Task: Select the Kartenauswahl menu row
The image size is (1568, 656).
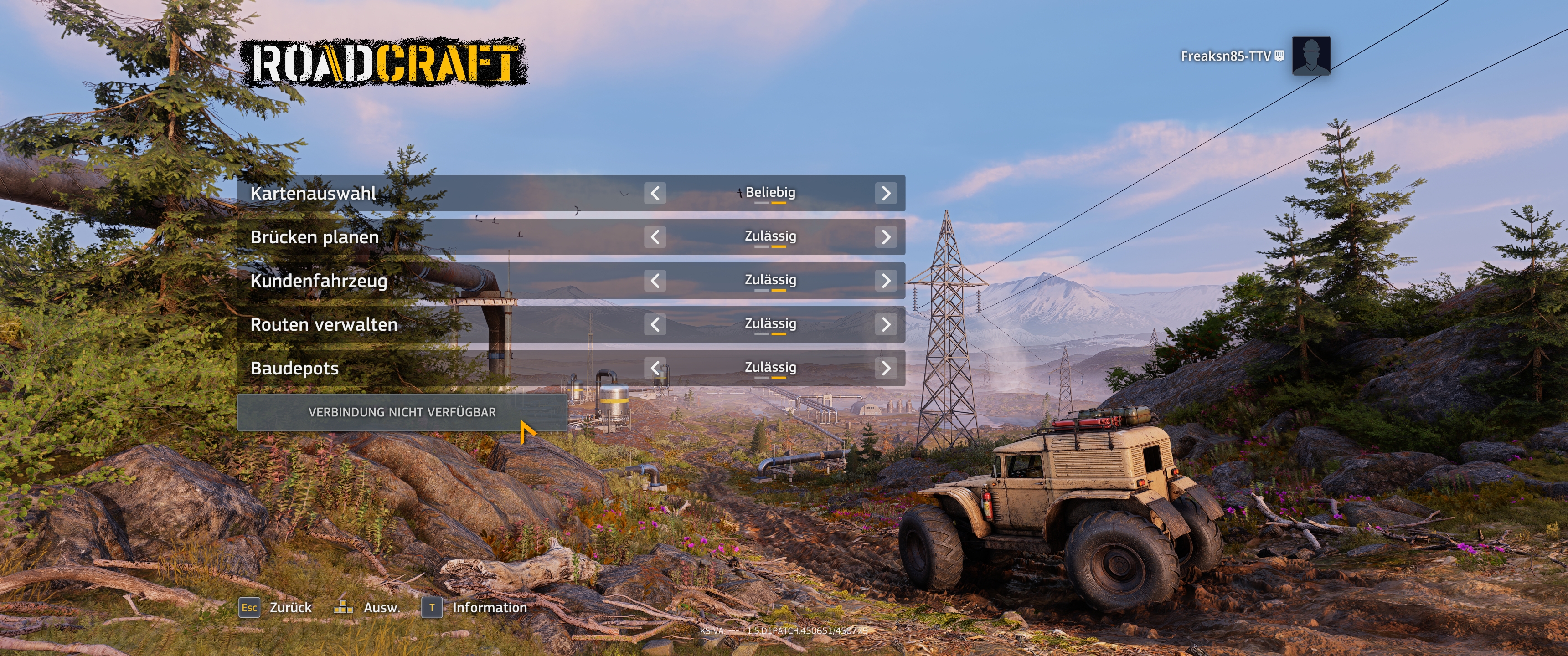Action: [426, 193]
